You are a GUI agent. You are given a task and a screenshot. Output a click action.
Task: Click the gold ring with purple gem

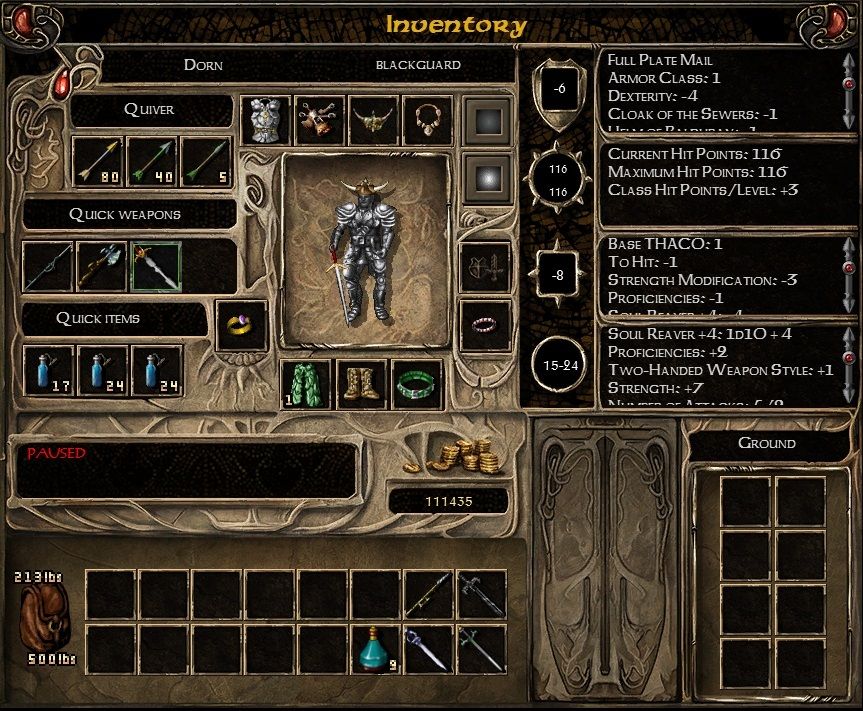click(x=241, y=325)
